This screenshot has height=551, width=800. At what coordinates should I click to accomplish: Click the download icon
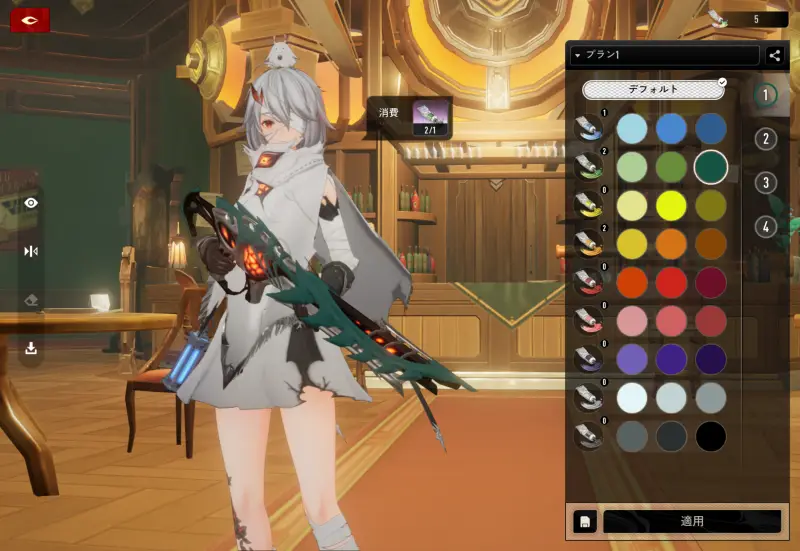pos(31,348)
